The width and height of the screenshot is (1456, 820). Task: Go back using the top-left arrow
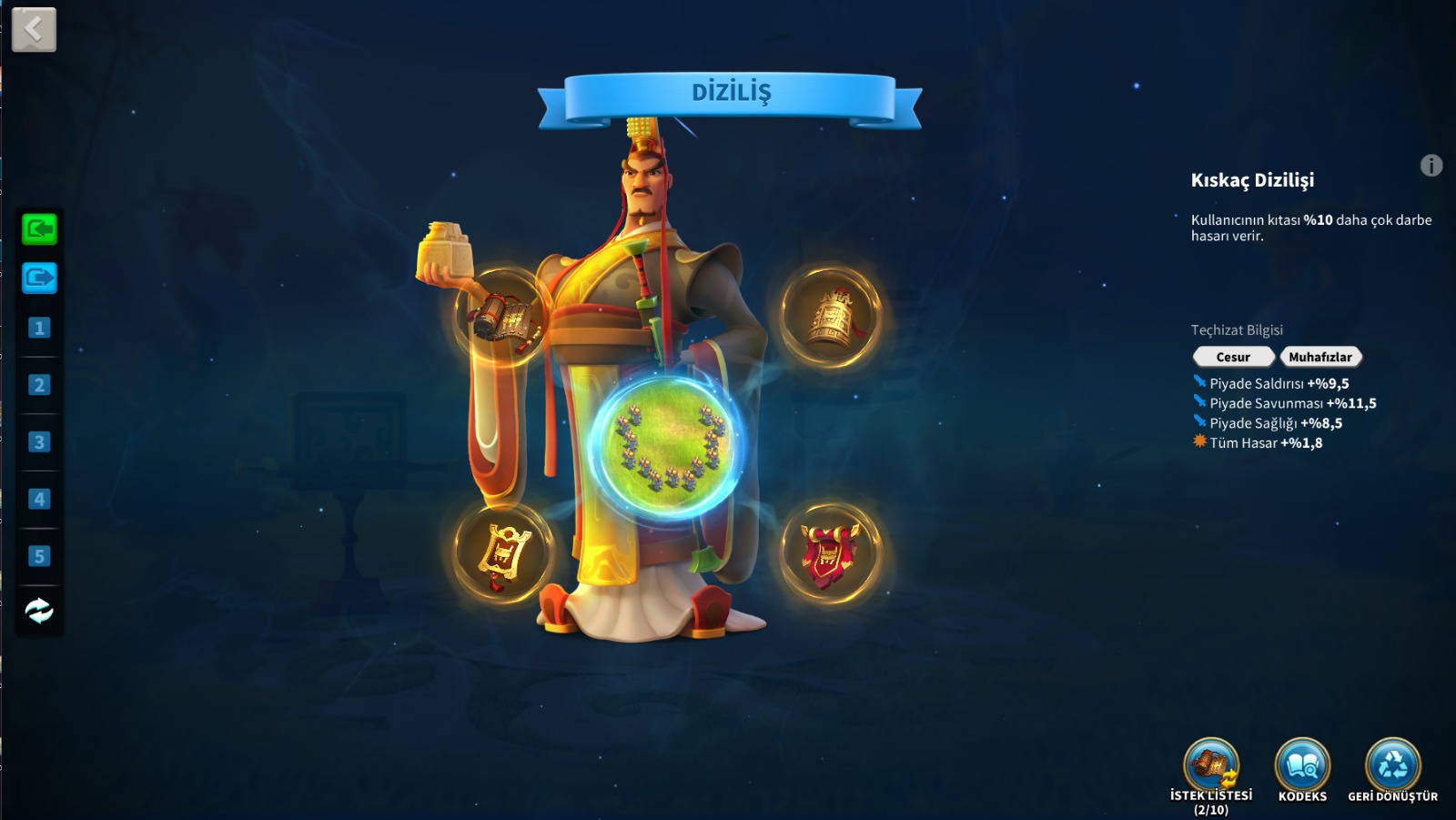pyautogui.click(x=34, y=29)
